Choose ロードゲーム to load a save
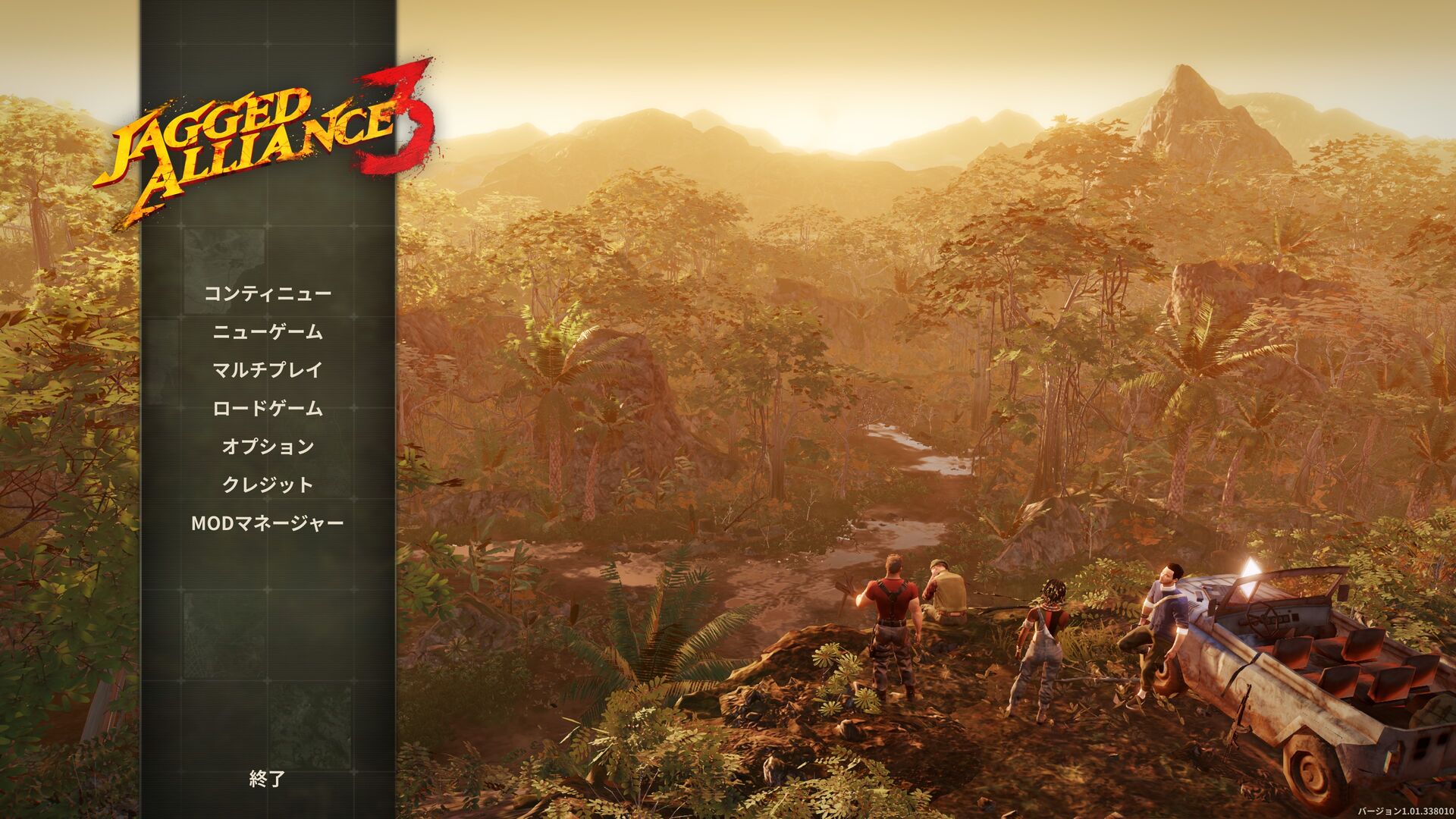The image size is (1456, 819). (x=268, y=409)
